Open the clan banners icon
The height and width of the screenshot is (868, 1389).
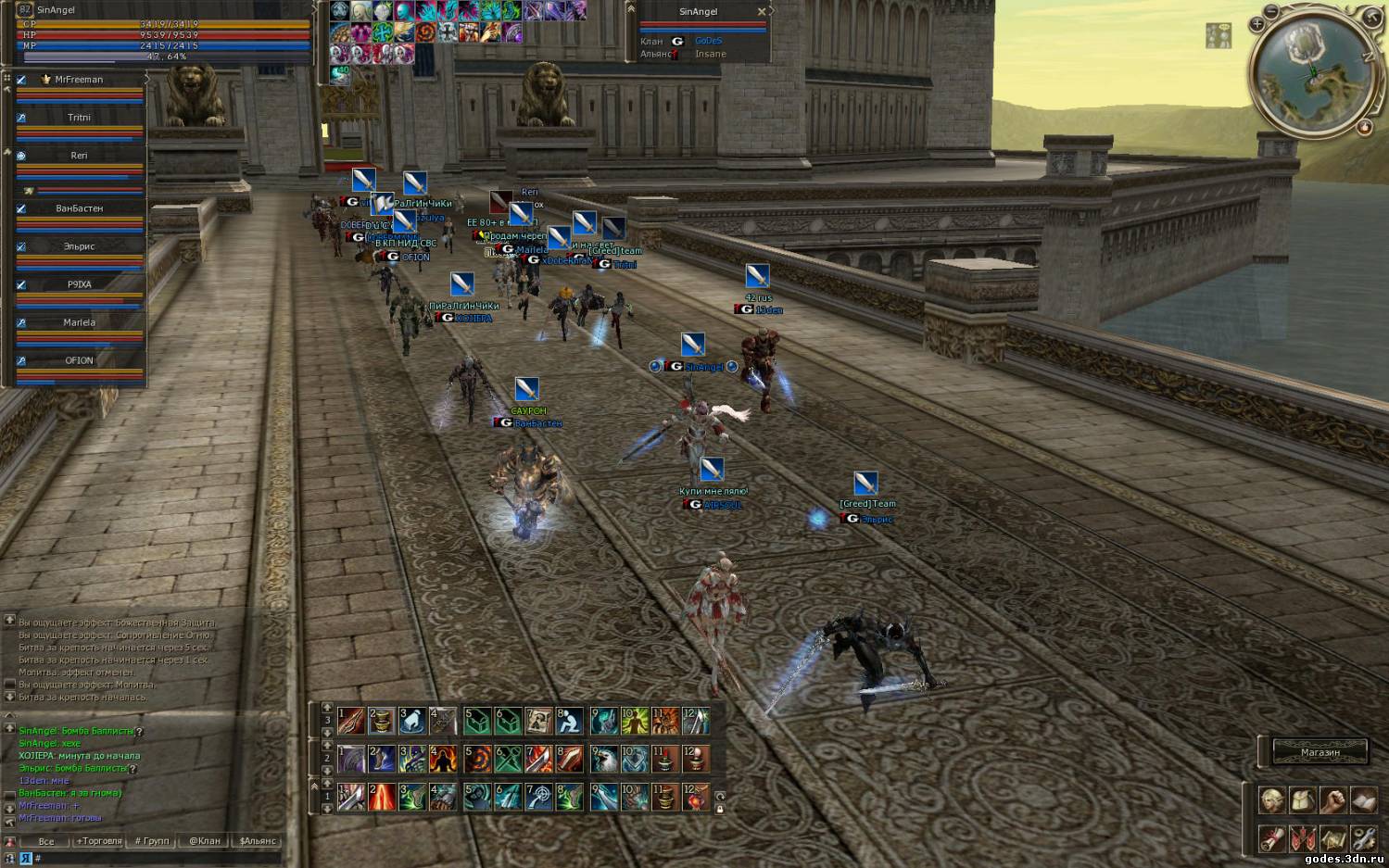tap(1302, 838)
